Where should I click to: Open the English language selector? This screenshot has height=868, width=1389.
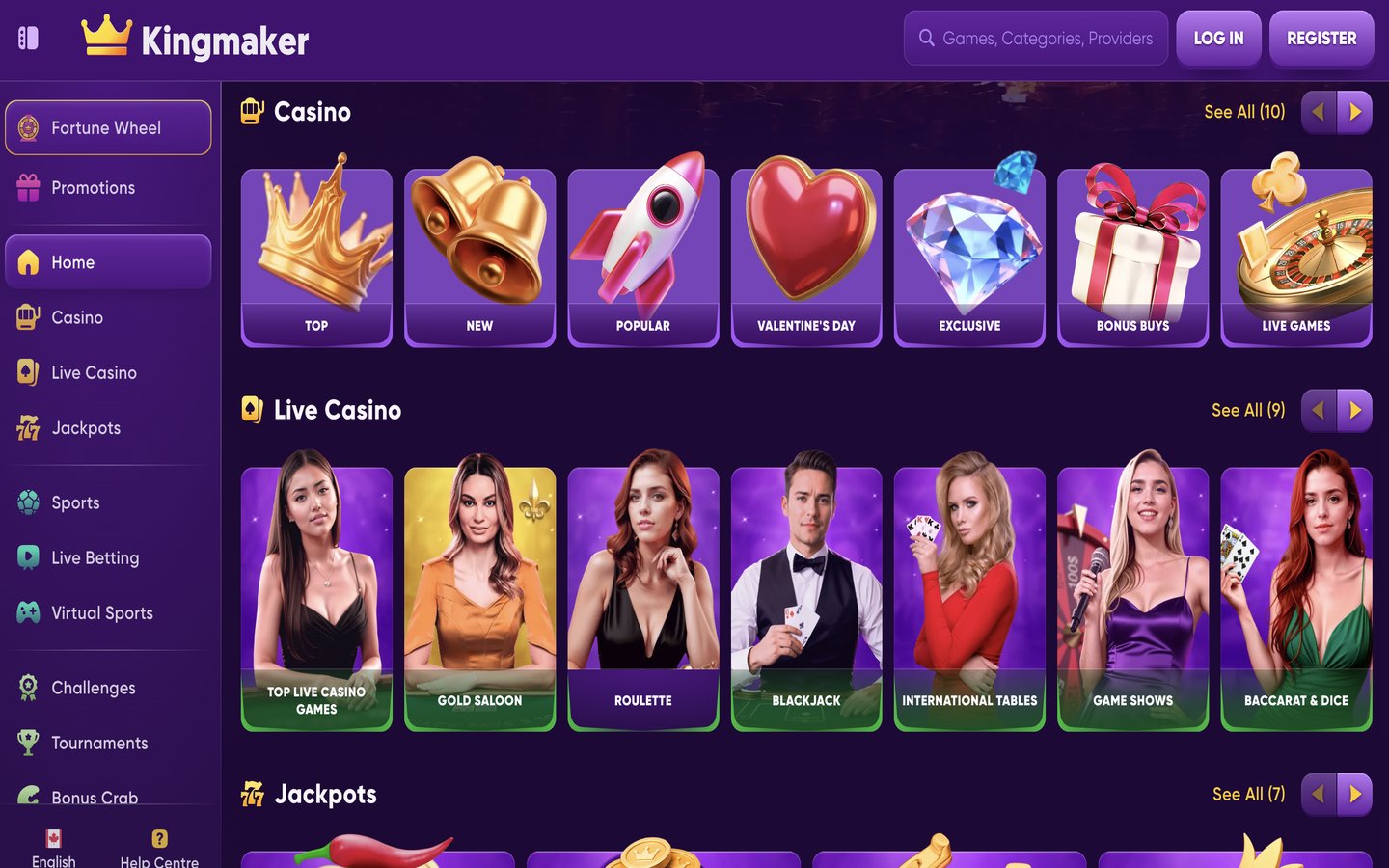point(53,849)
